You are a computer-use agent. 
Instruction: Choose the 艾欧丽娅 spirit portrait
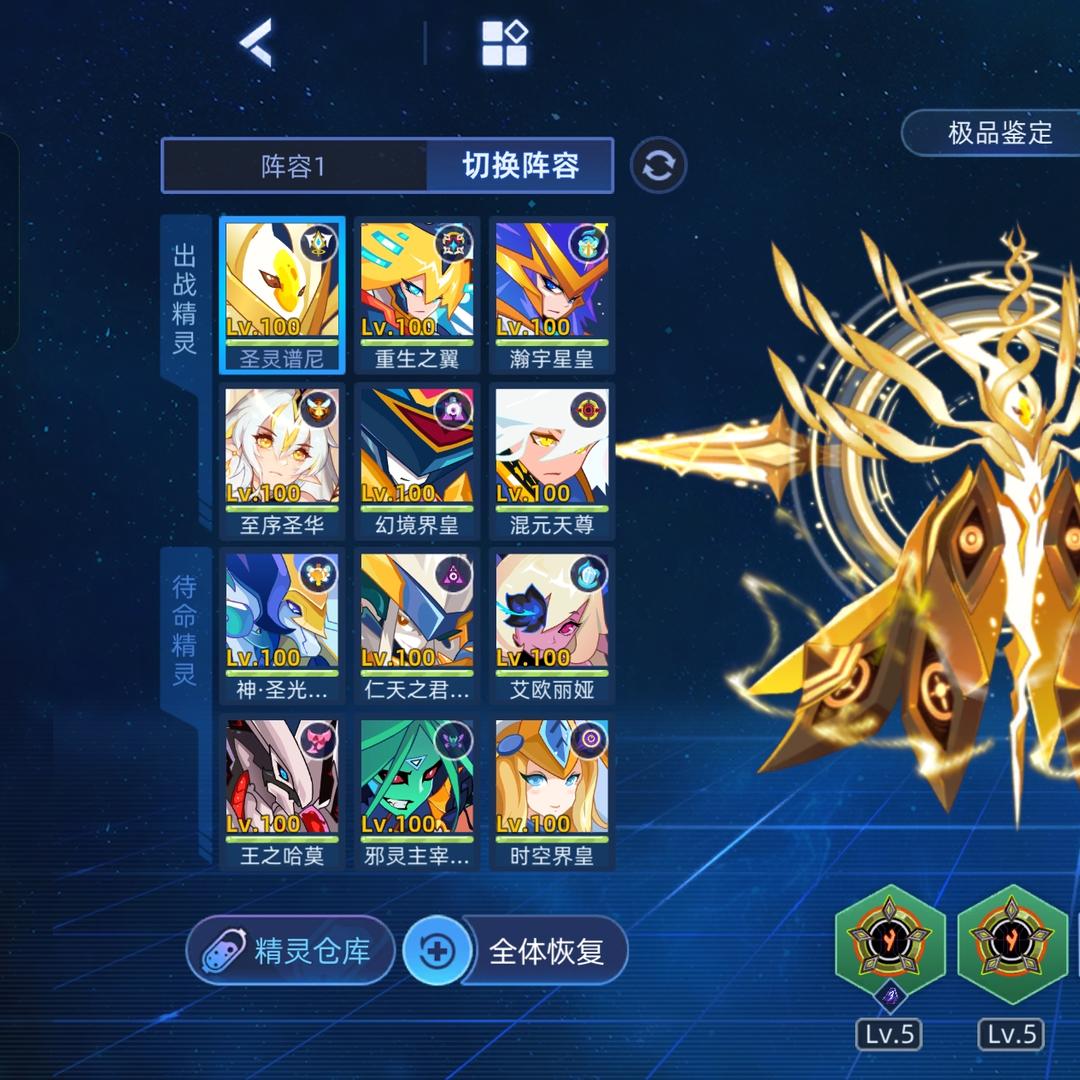[x=552, y=626]
